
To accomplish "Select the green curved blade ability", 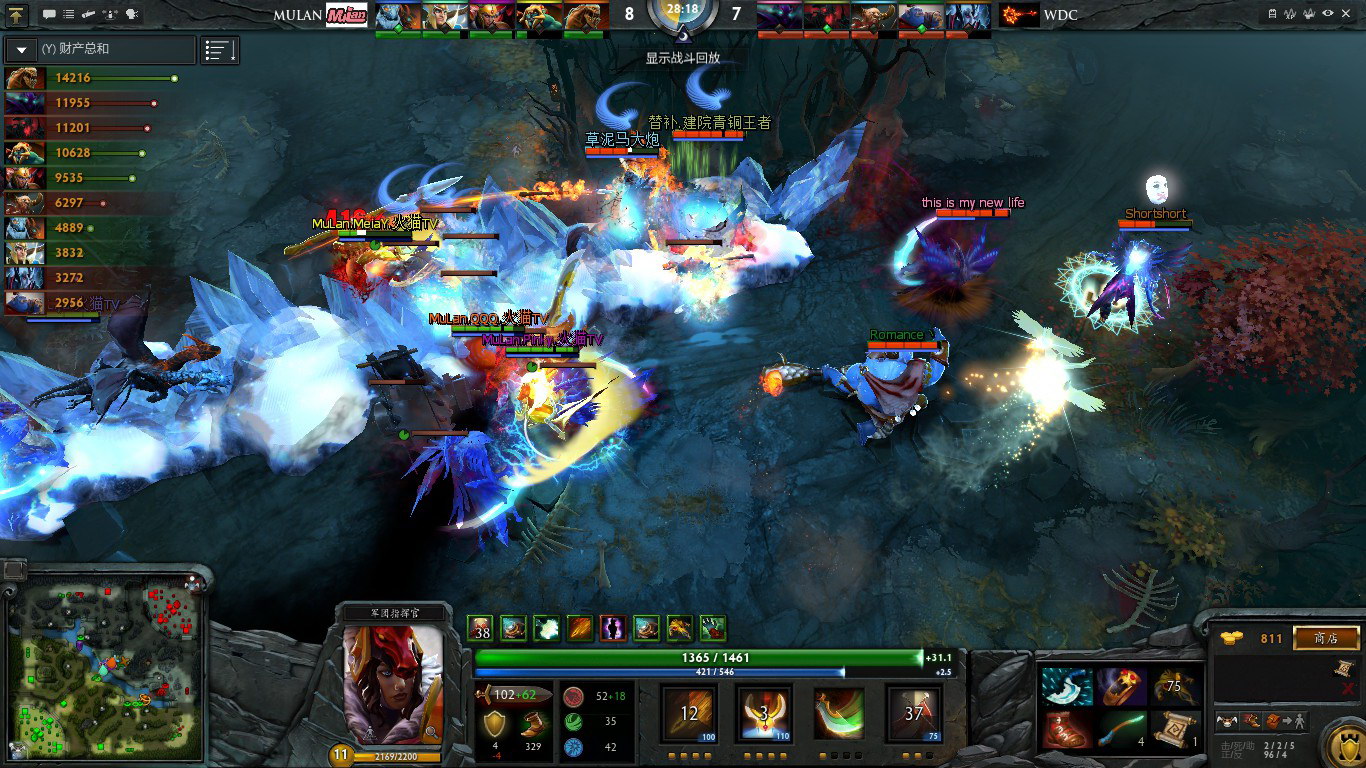I will [x=838, y=713].
